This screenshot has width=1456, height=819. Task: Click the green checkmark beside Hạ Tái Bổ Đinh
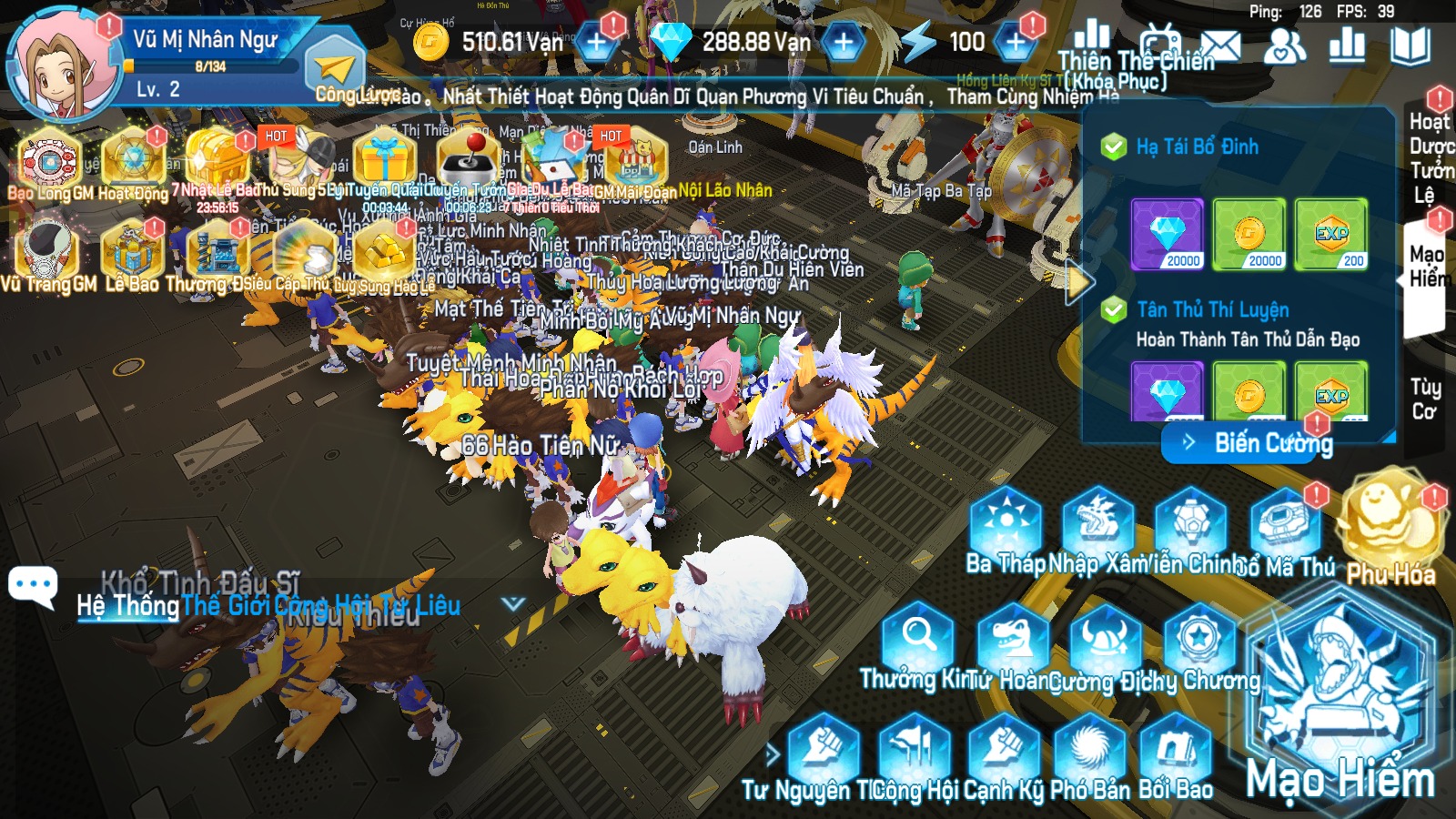(x=1112, y=146)
